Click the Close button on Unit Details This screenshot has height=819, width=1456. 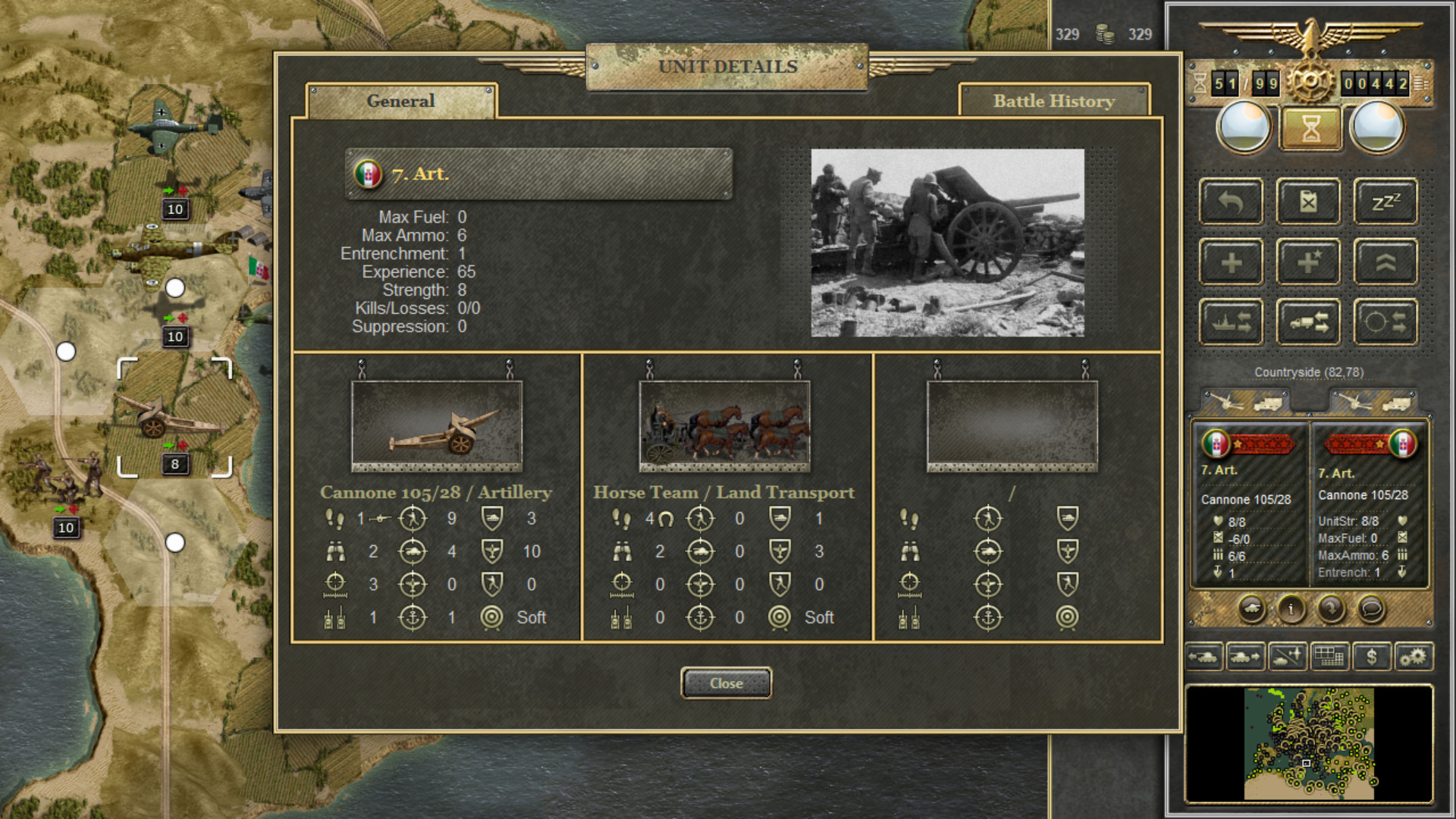[726, 682]
